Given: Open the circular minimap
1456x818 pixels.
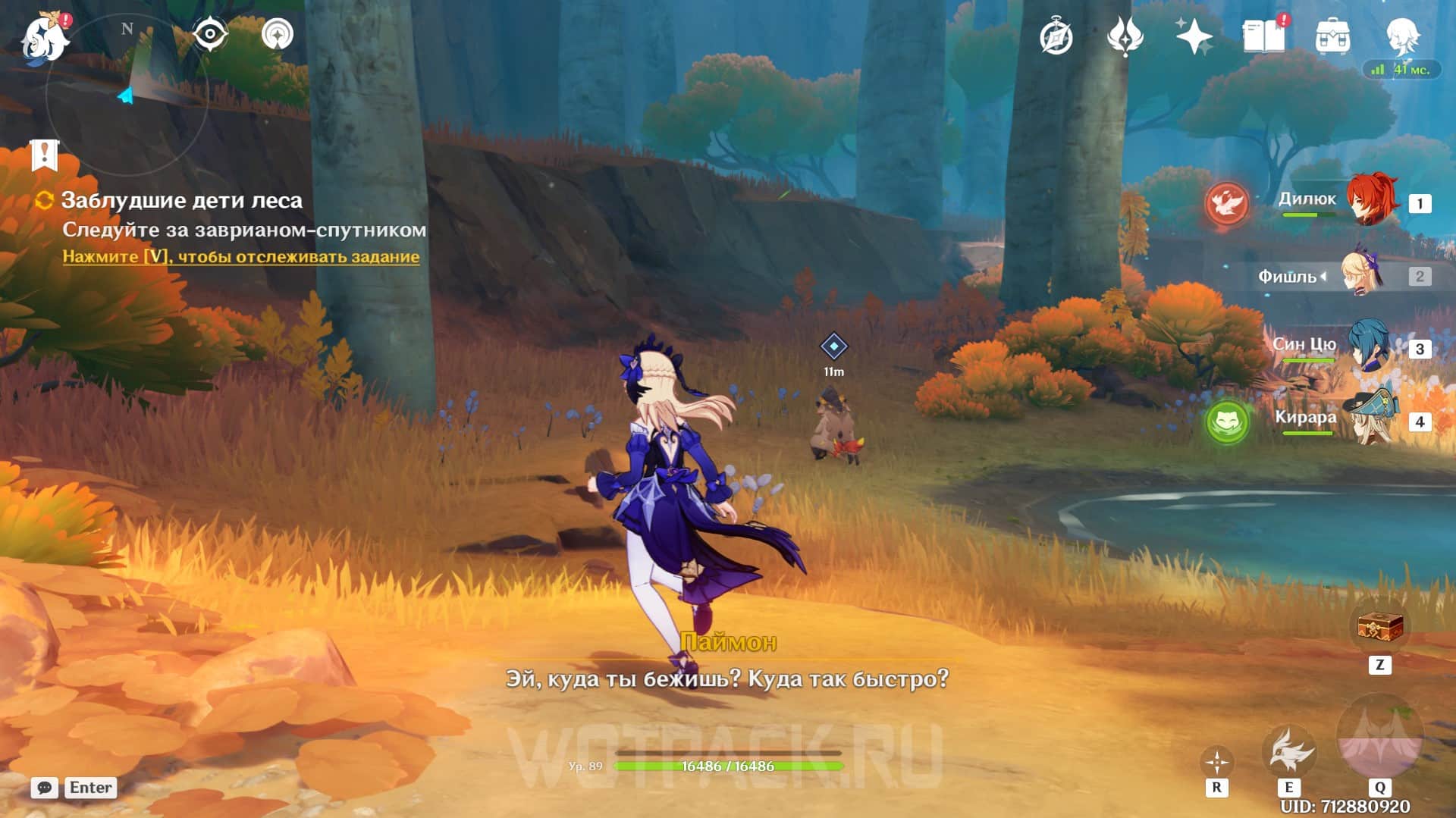Looking at the screenshot, I should [127, 95].
